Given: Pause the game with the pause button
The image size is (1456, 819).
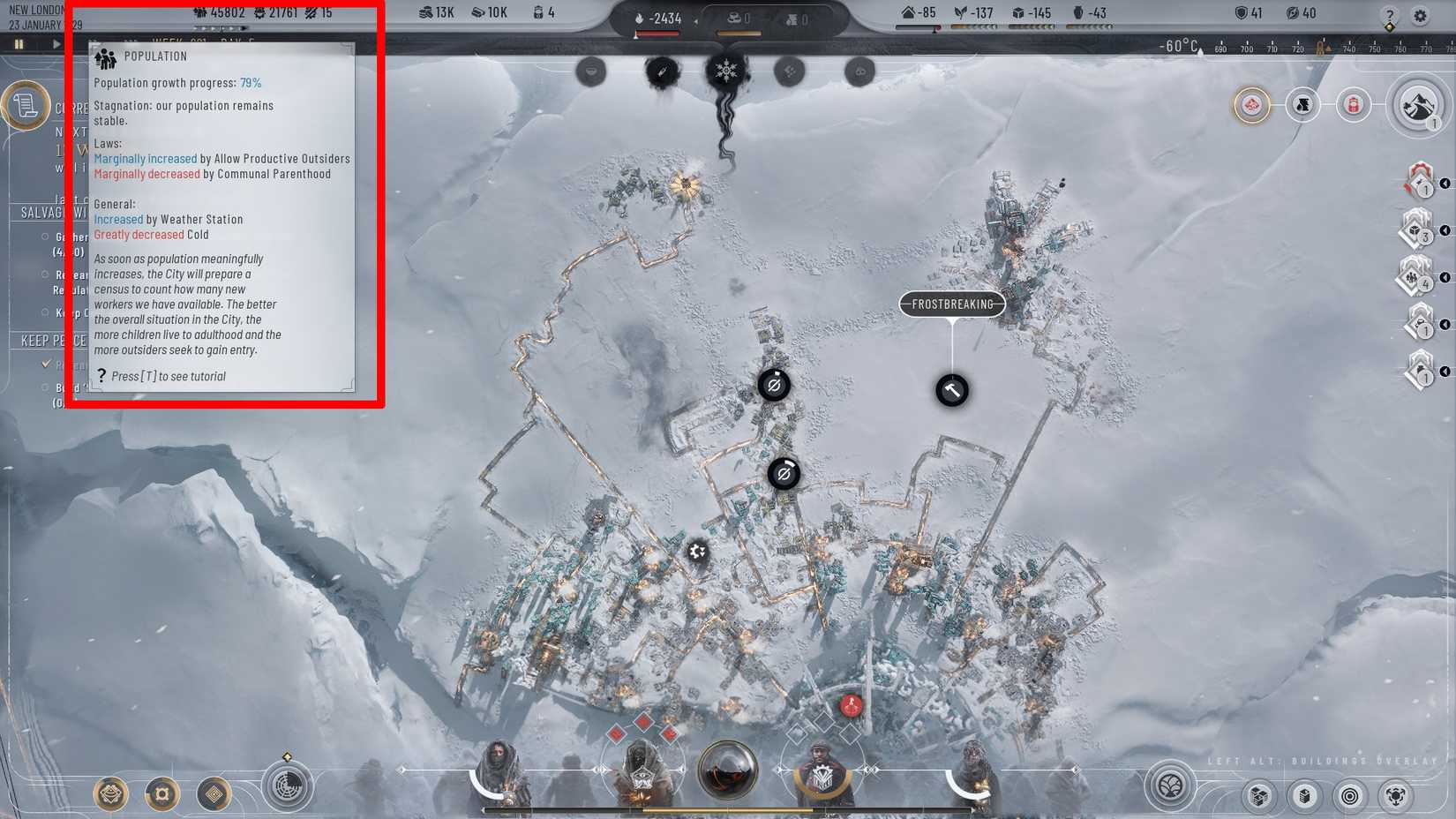Looking at the screenshot, I should coord(19,42).
